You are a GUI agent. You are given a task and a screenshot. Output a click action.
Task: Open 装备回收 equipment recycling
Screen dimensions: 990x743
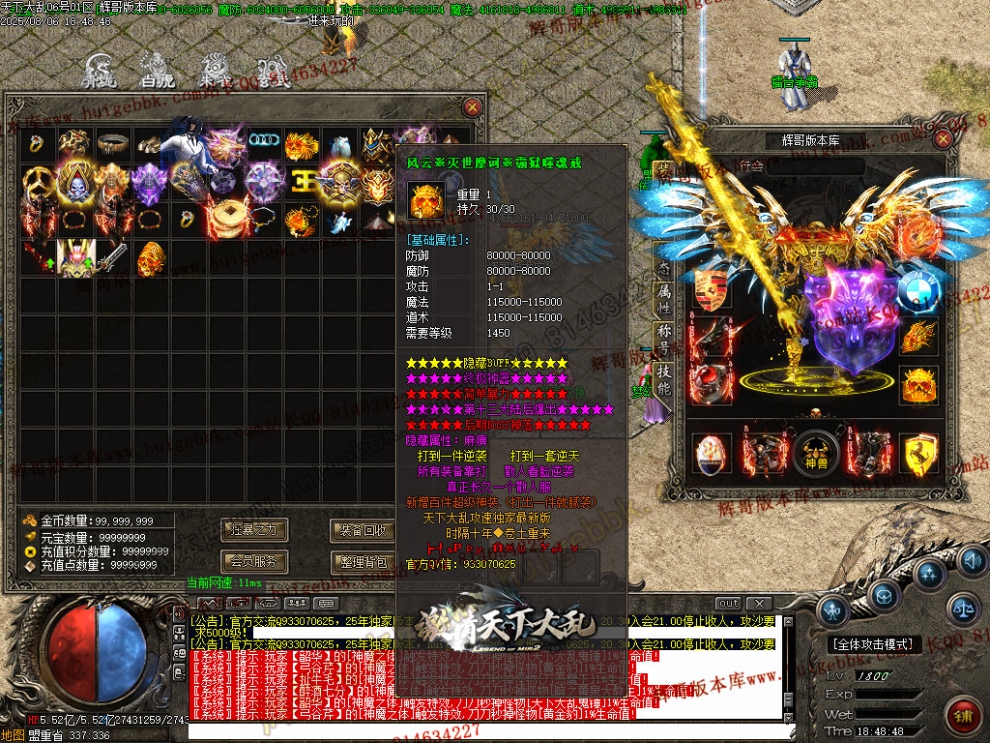[362, 530]
